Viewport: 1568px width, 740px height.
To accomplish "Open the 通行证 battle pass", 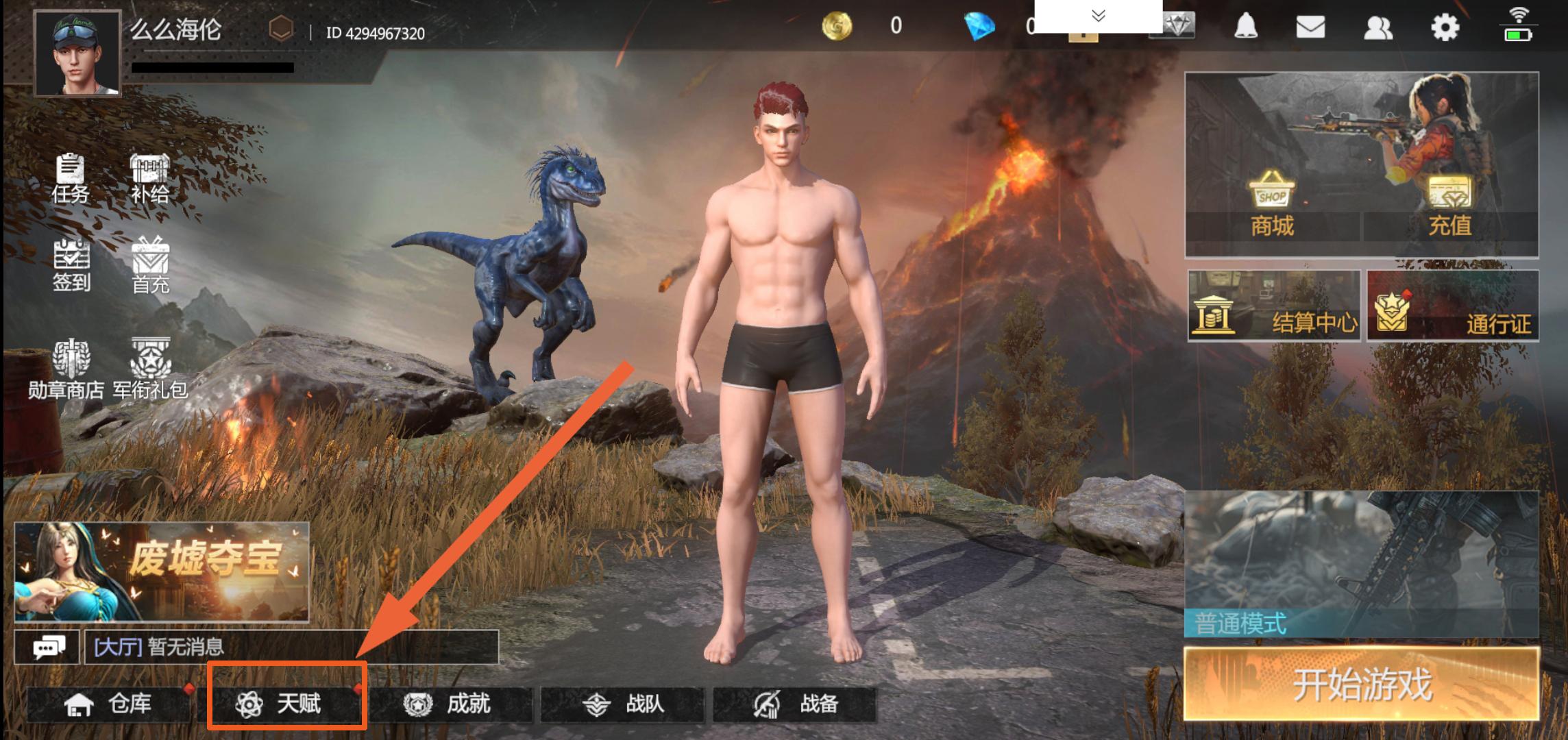I will click(1452, 306).
